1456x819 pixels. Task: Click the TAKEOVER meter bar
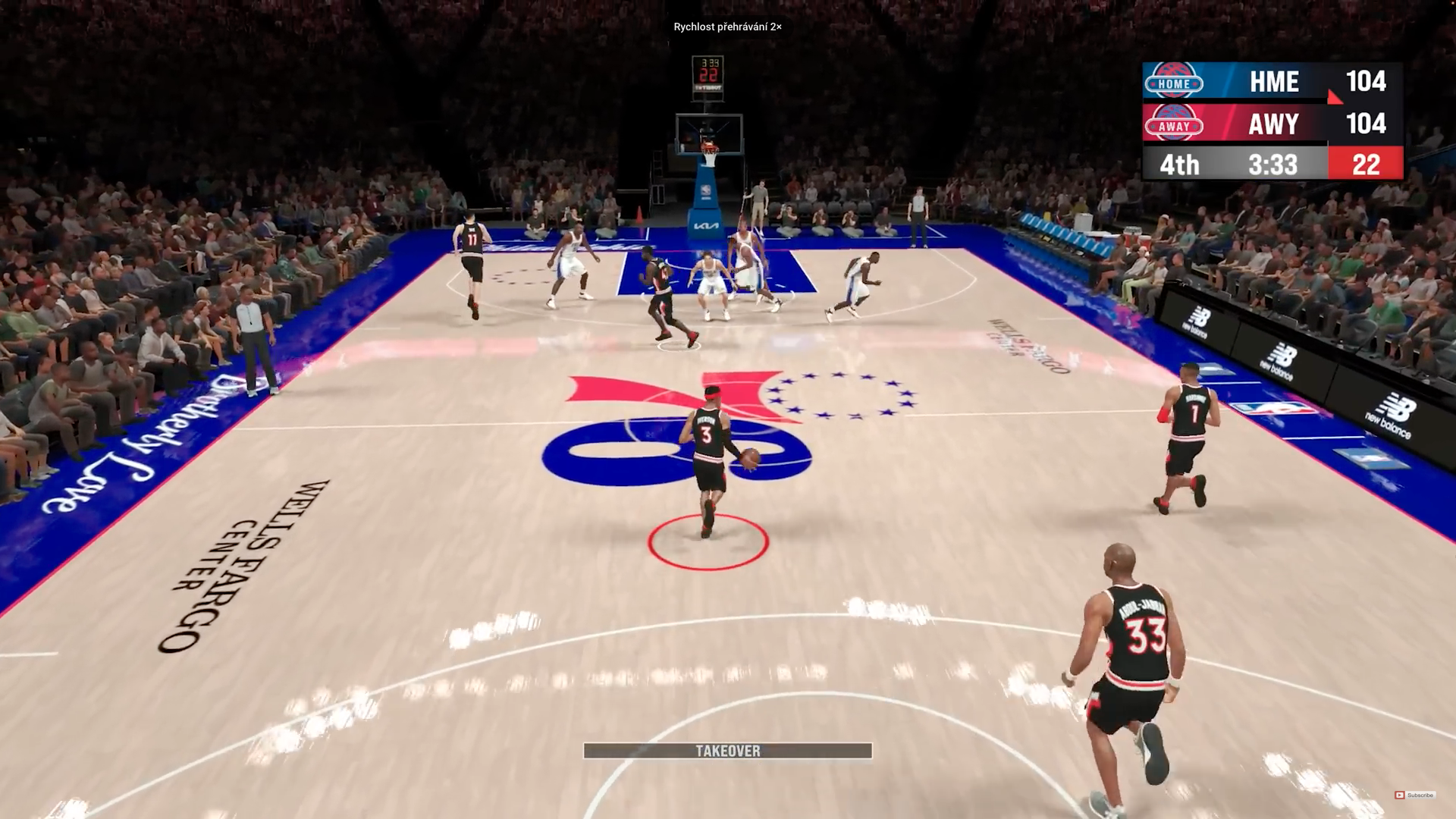(726, 752)
